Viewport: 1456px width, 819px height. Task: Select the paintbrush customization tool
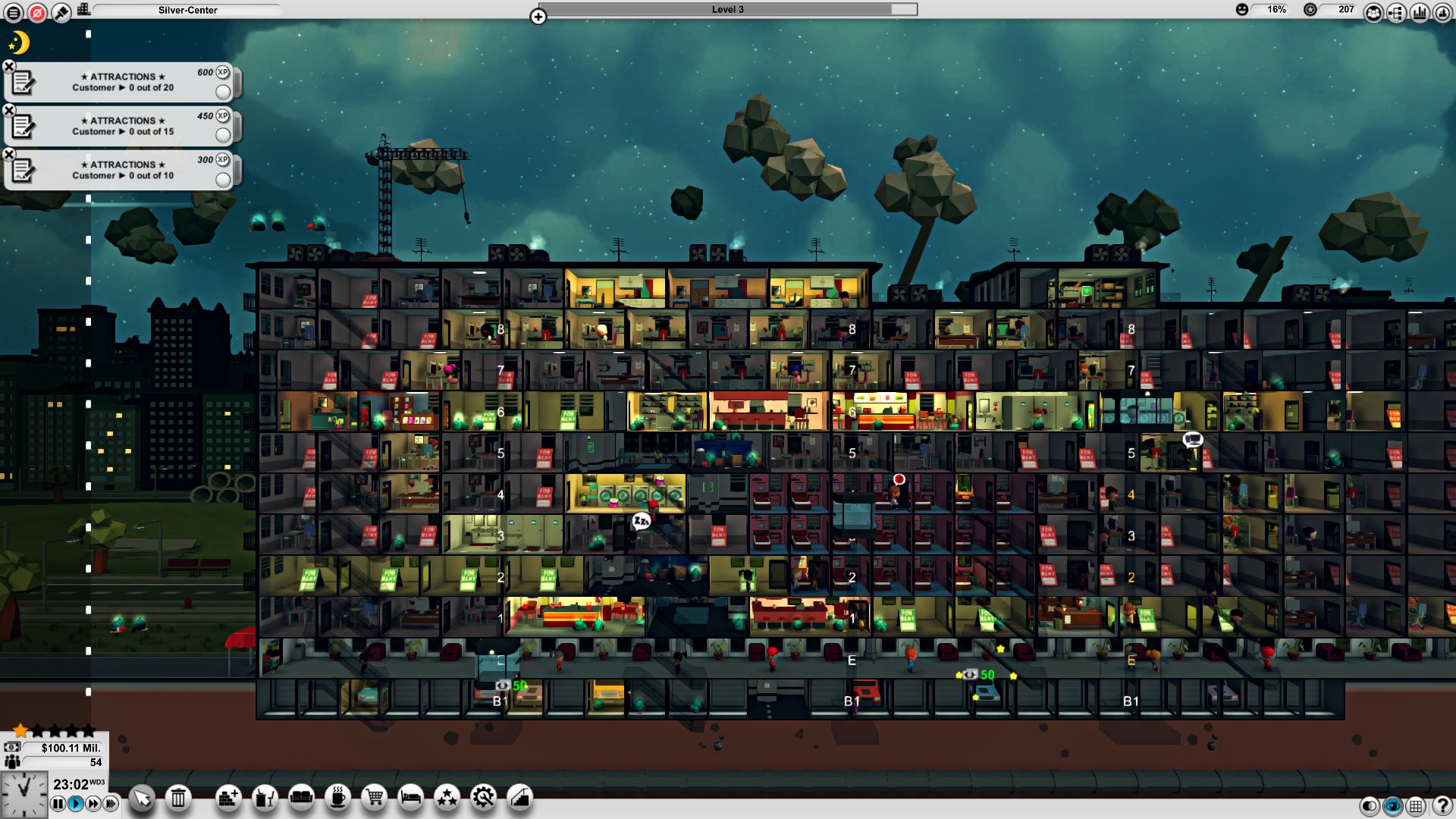[x=61, y=11]
